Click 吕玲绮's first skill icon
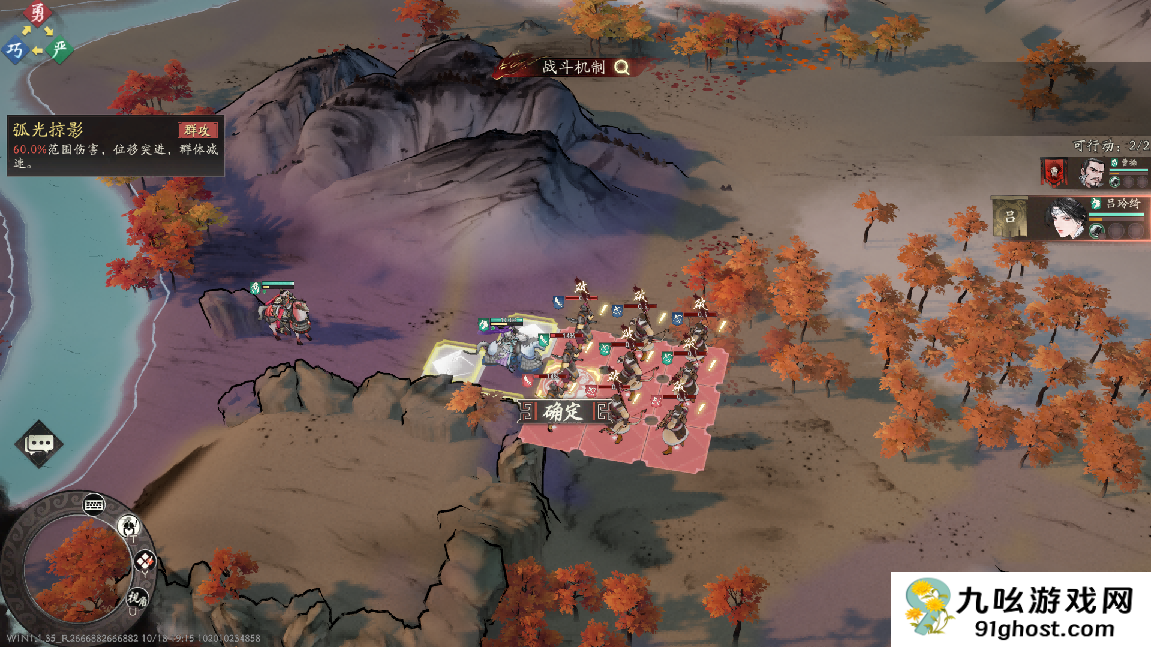The width and height of the screenshot is (1151, 647). pyautogui.click(x=1096, y=230)
